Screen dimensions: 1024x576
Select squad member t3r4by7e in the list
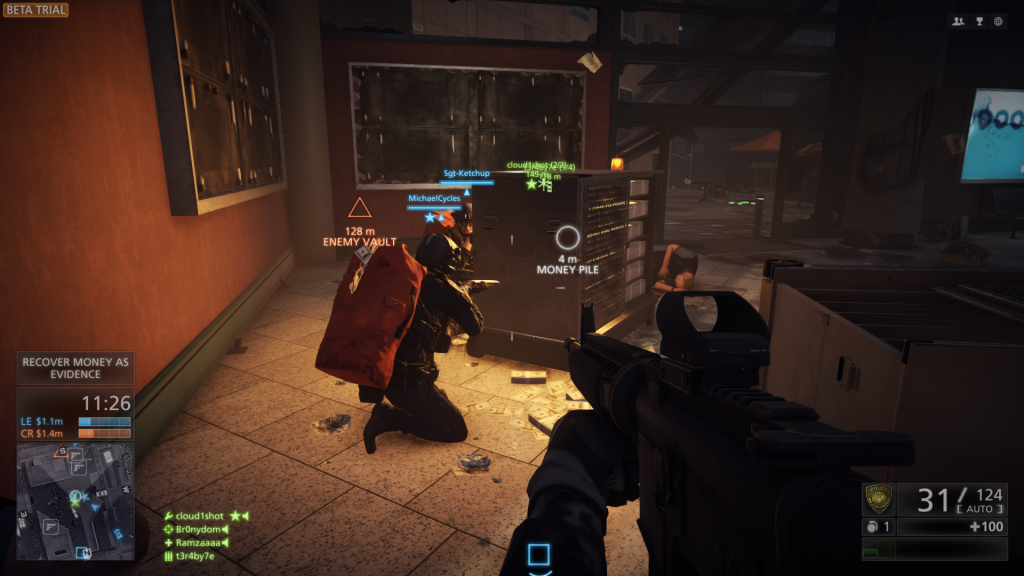click(195, 555)
